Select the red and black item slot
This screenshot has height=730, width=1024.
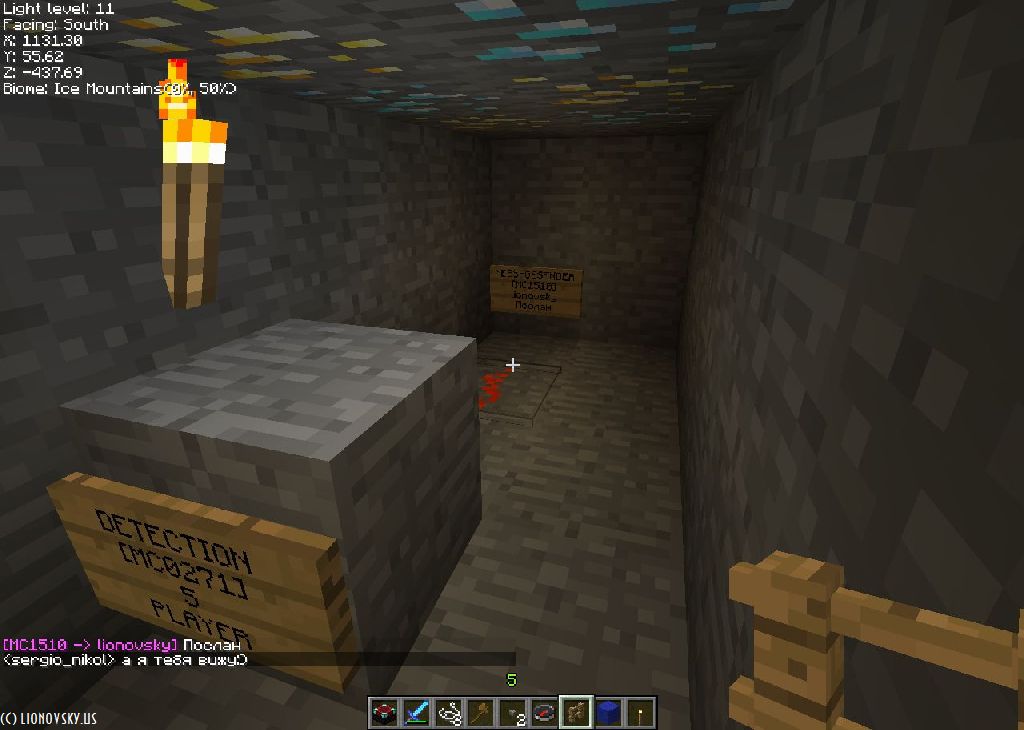click(x=384, y=713)
